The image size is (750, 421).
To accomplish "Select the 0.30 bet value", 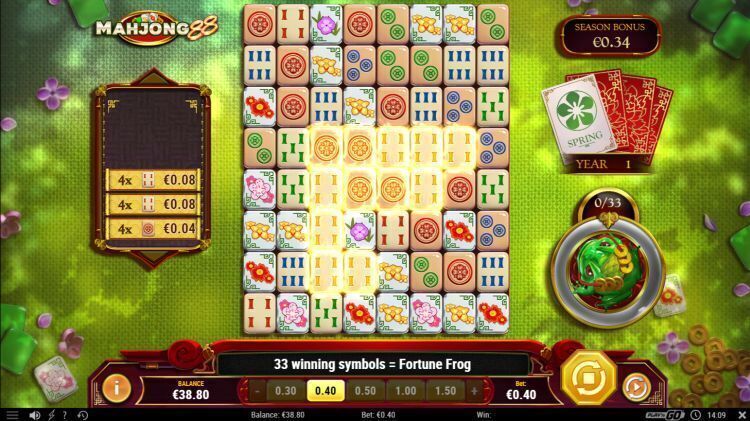I will pos(285,390).
